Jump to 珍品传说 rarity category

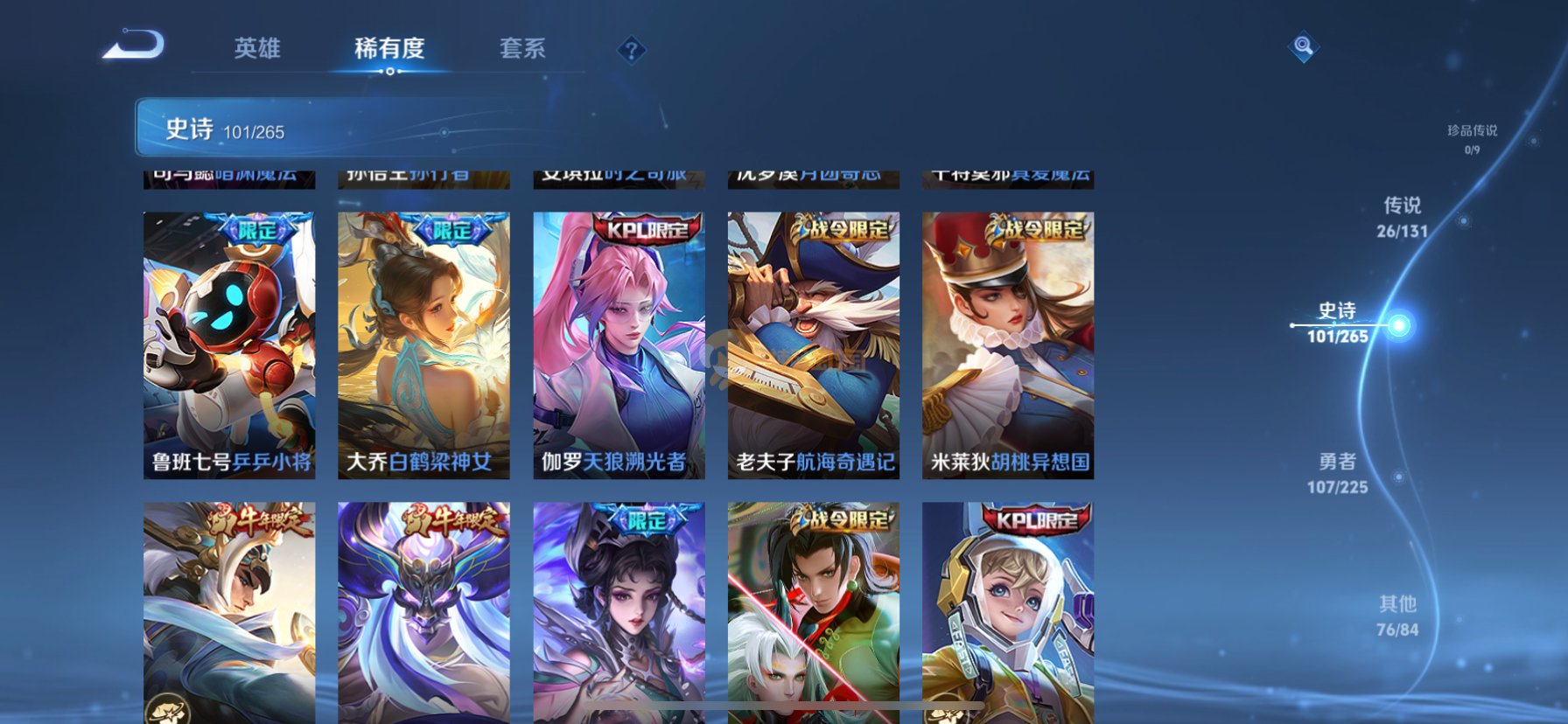(x=1472, y=138)
